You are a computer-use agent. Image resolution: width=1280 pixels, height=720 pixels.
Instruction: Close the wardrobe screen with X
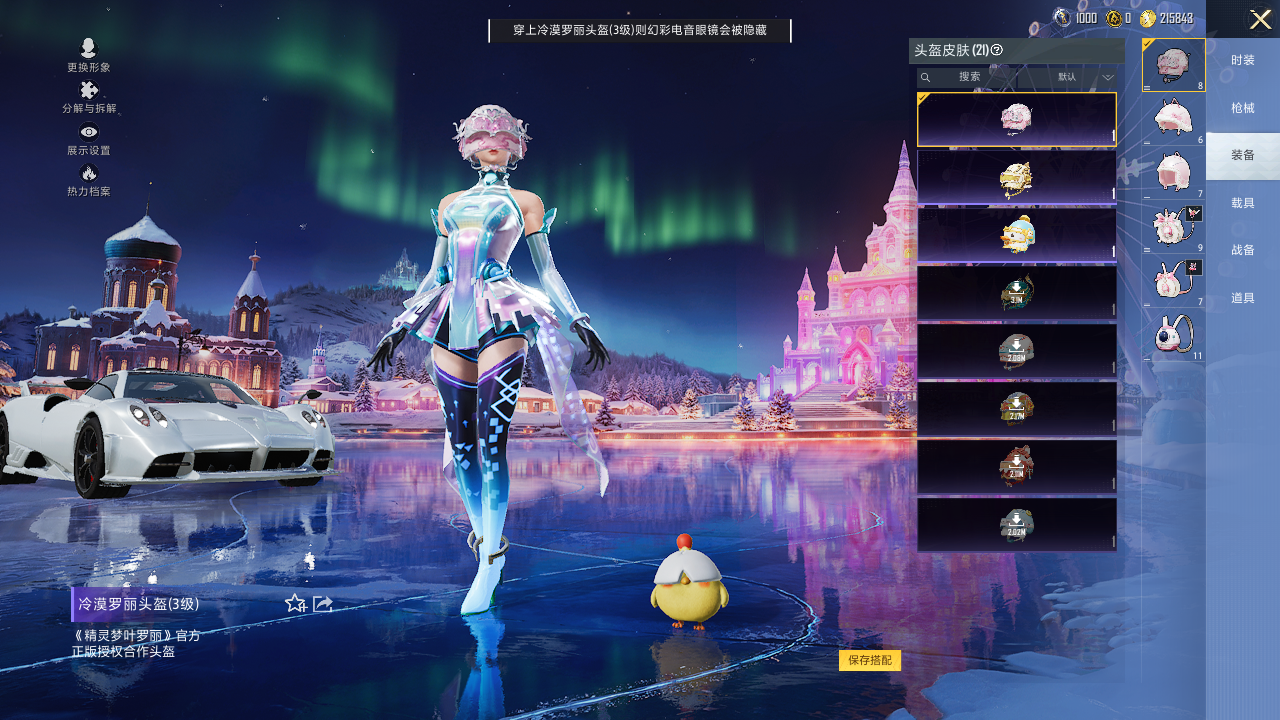(1260, 19)
